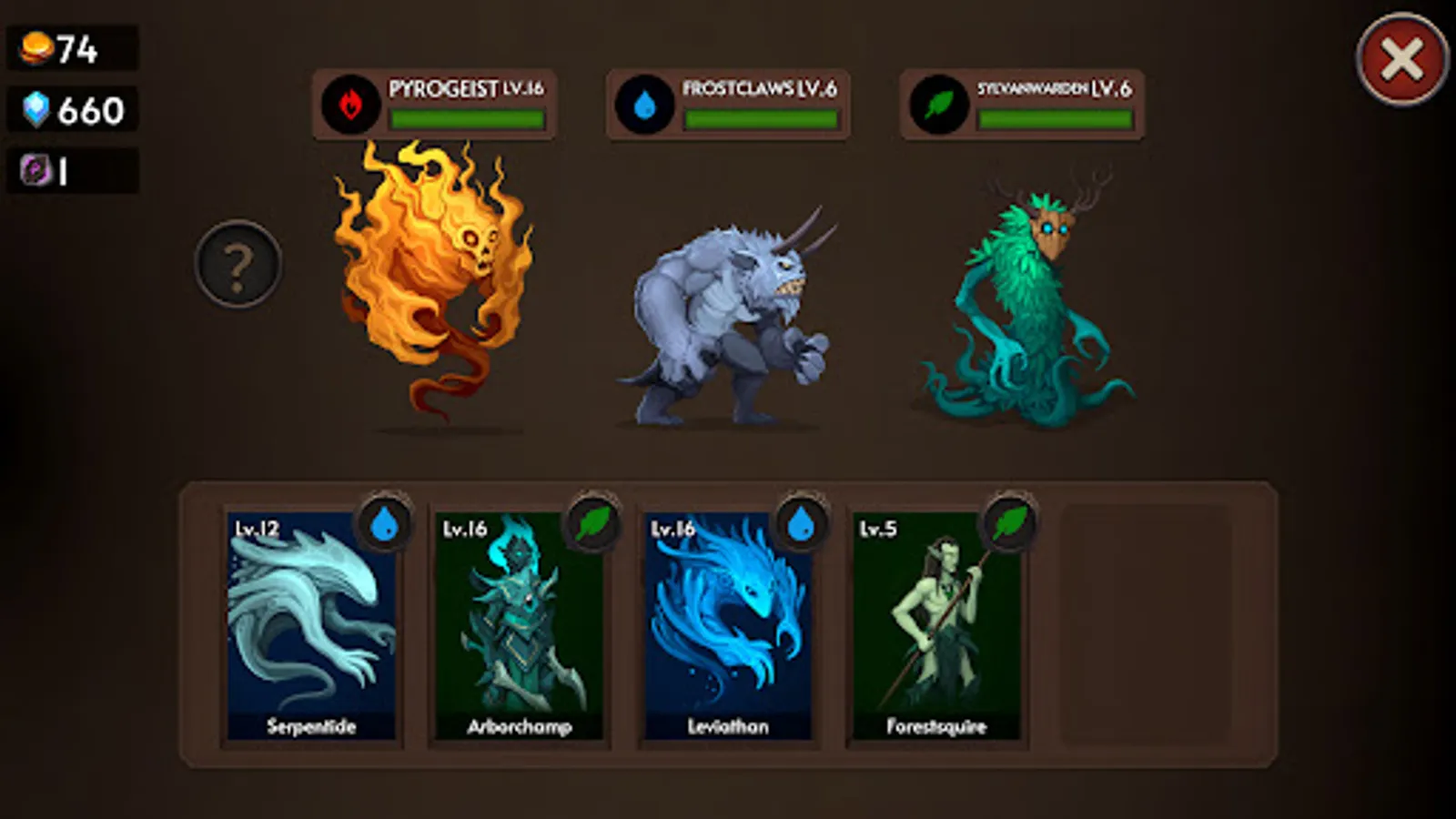
Task: Select the Frostclaws monster
Action: click(728, 309)
